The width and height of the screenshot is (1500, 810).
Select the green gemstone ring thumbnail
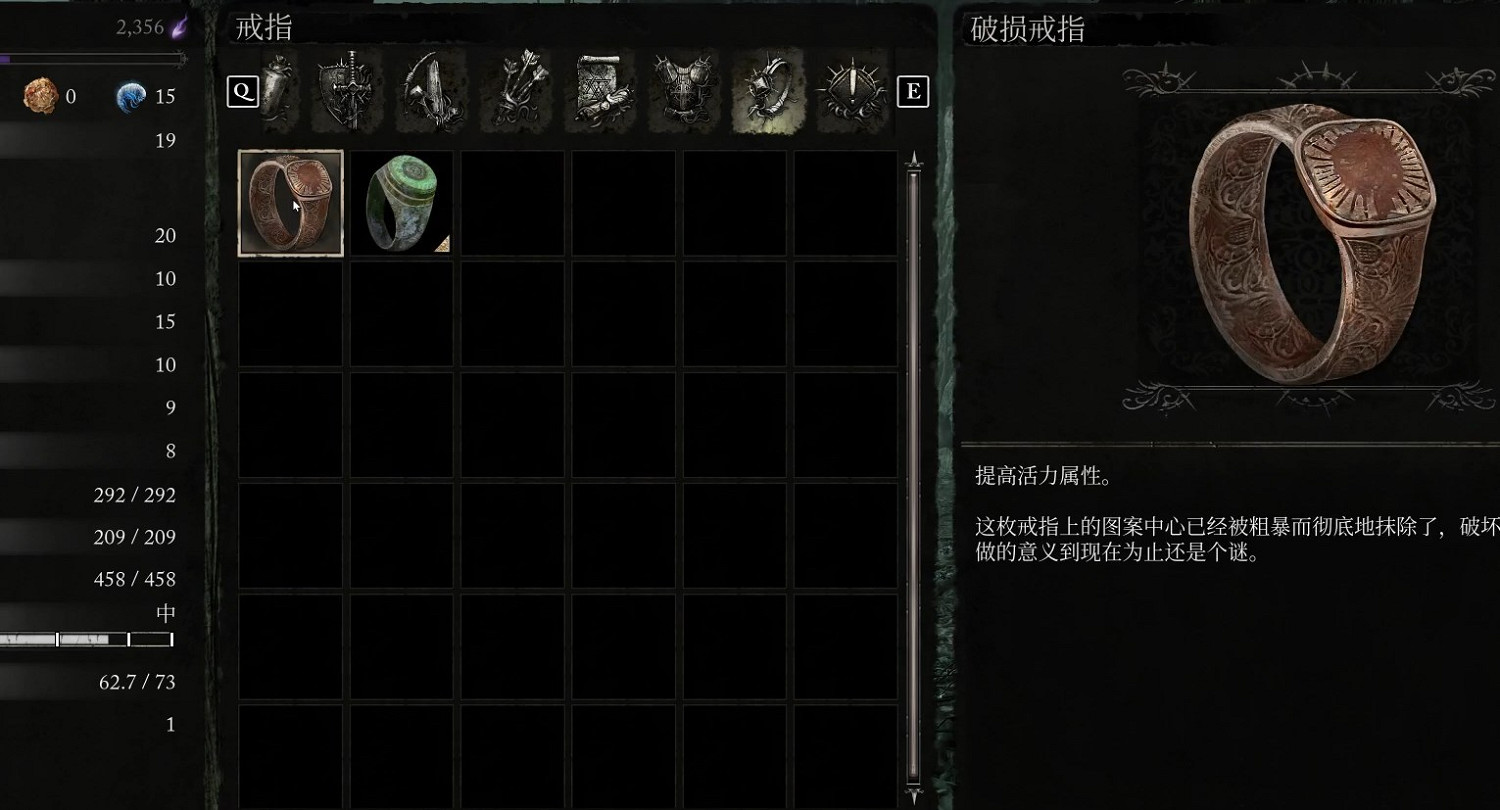point(402,202)
